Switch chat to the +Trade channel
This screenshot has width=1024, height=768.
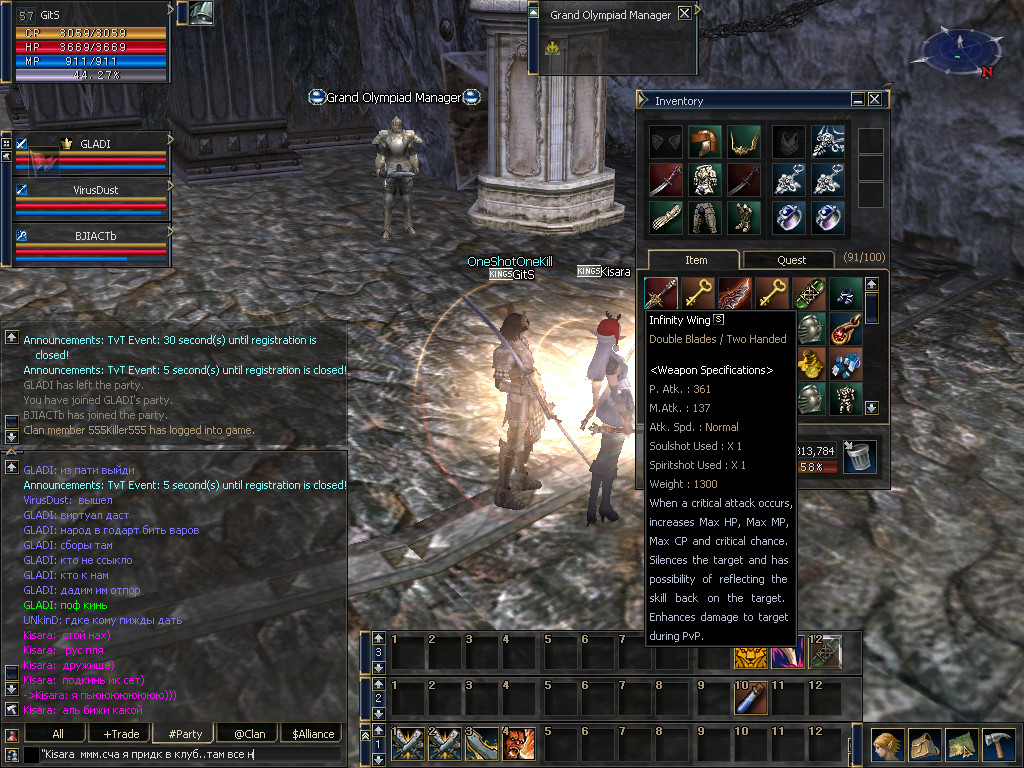(121, 734)
